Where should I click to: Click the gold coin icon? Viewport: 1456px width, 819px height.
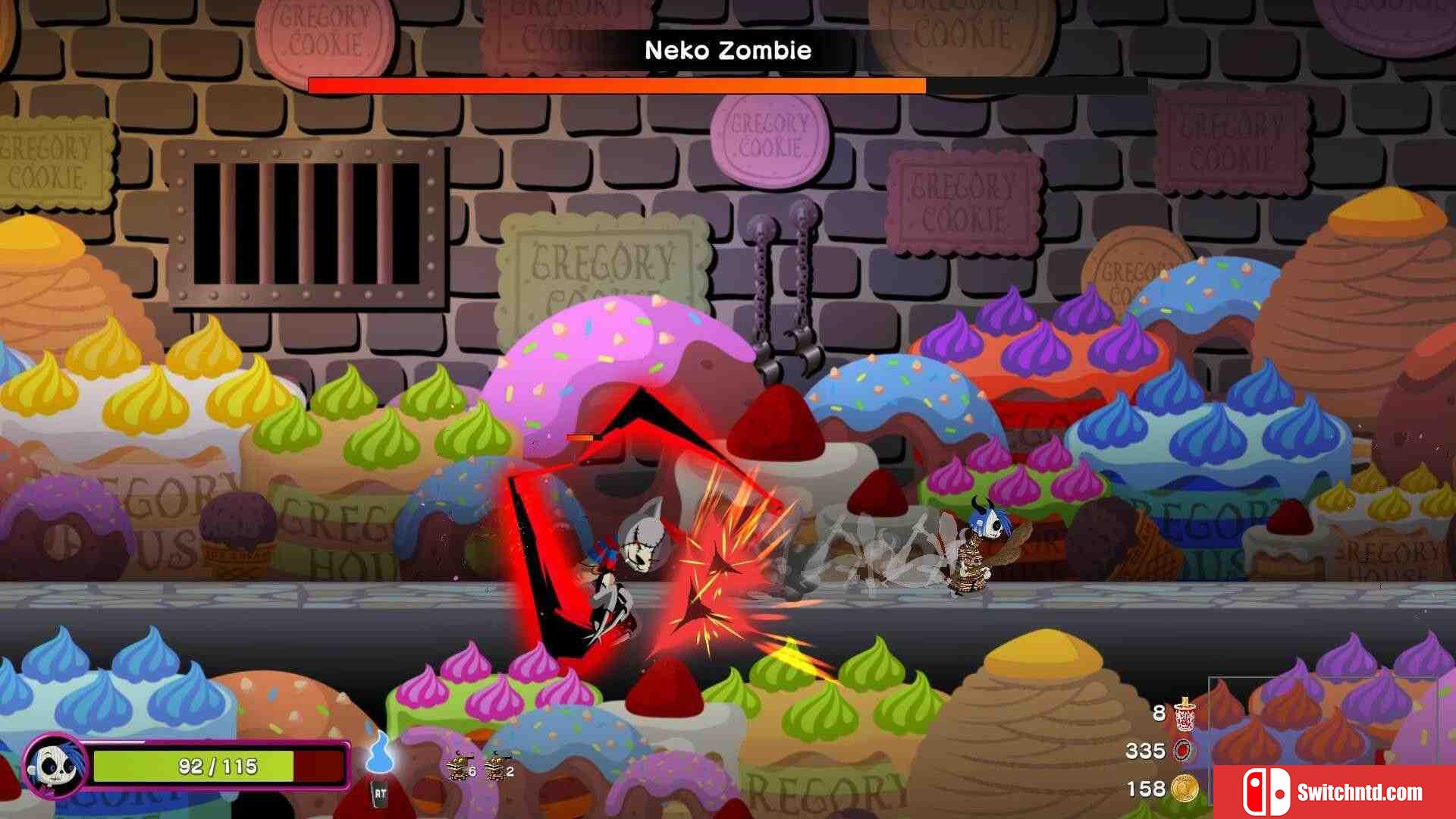(x=1184, y=789)
